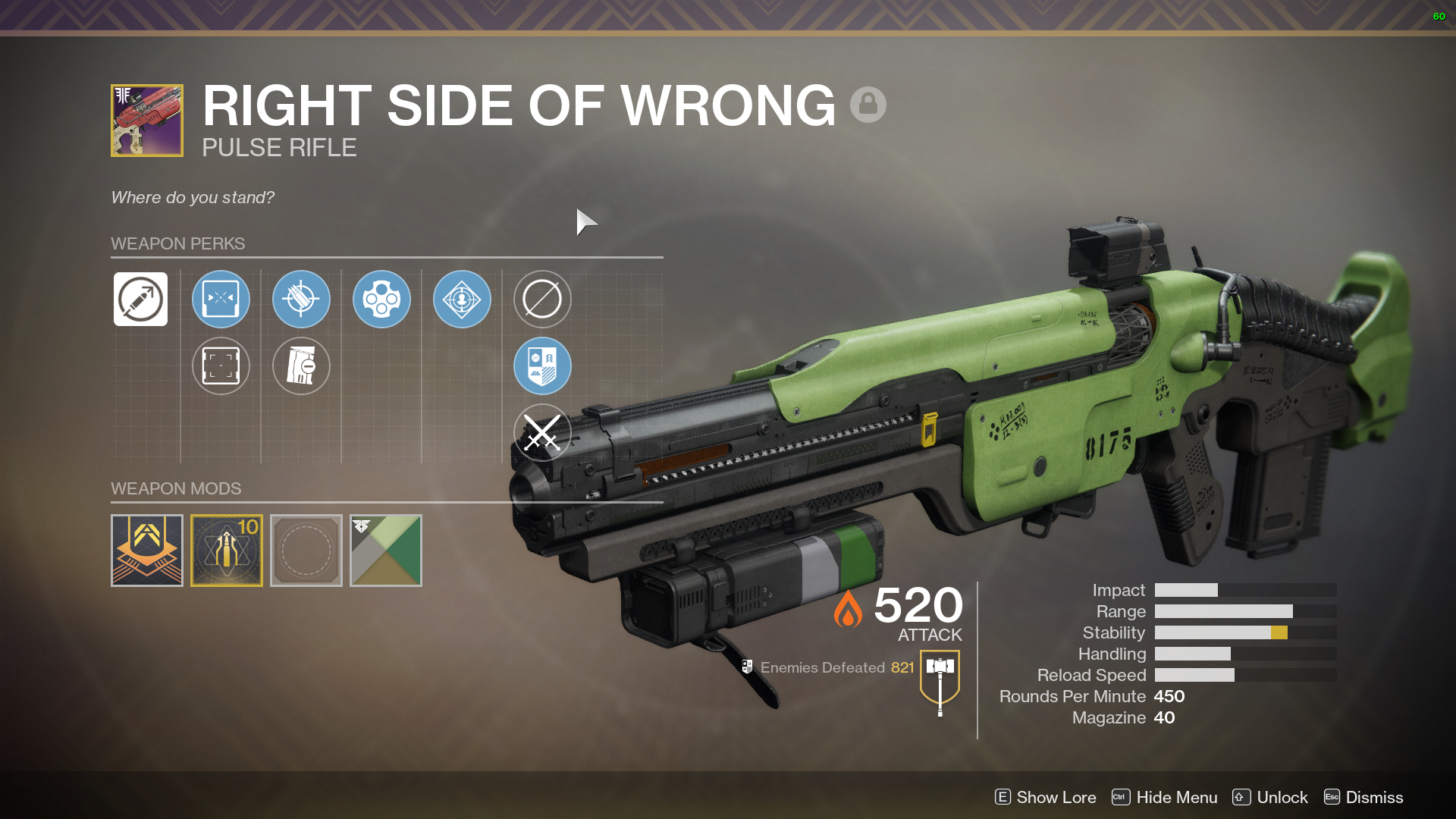Choose the blue active barrel perk
The width and height of the screenshot is (1456, 819).
click(221, 300)
